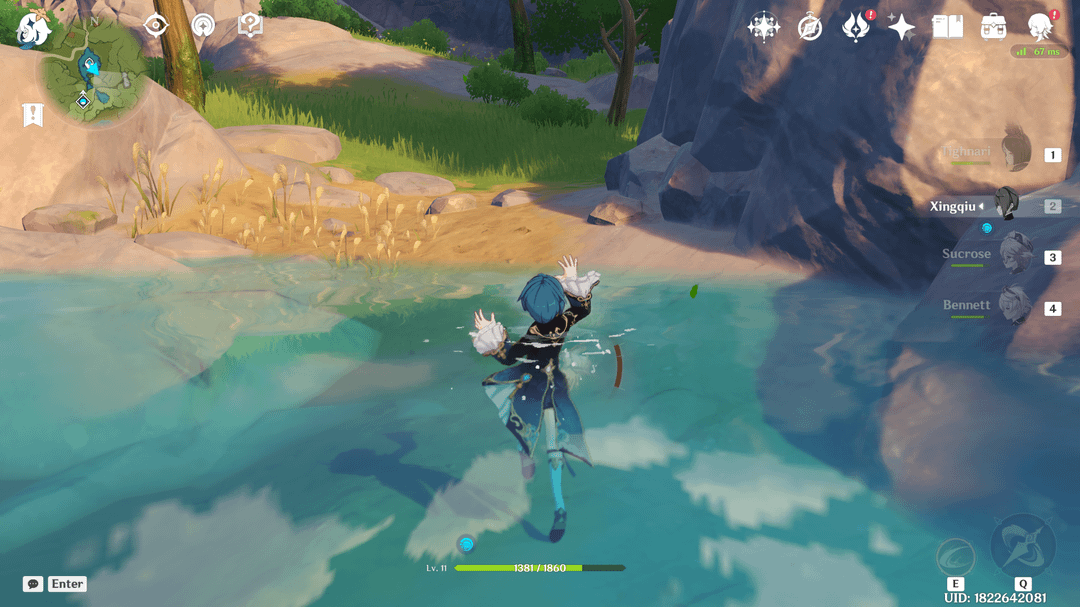The width and height of the screenshot is (1080, 607).
Task: Open the backpack inventory
Action: click(x=993, y=27)
